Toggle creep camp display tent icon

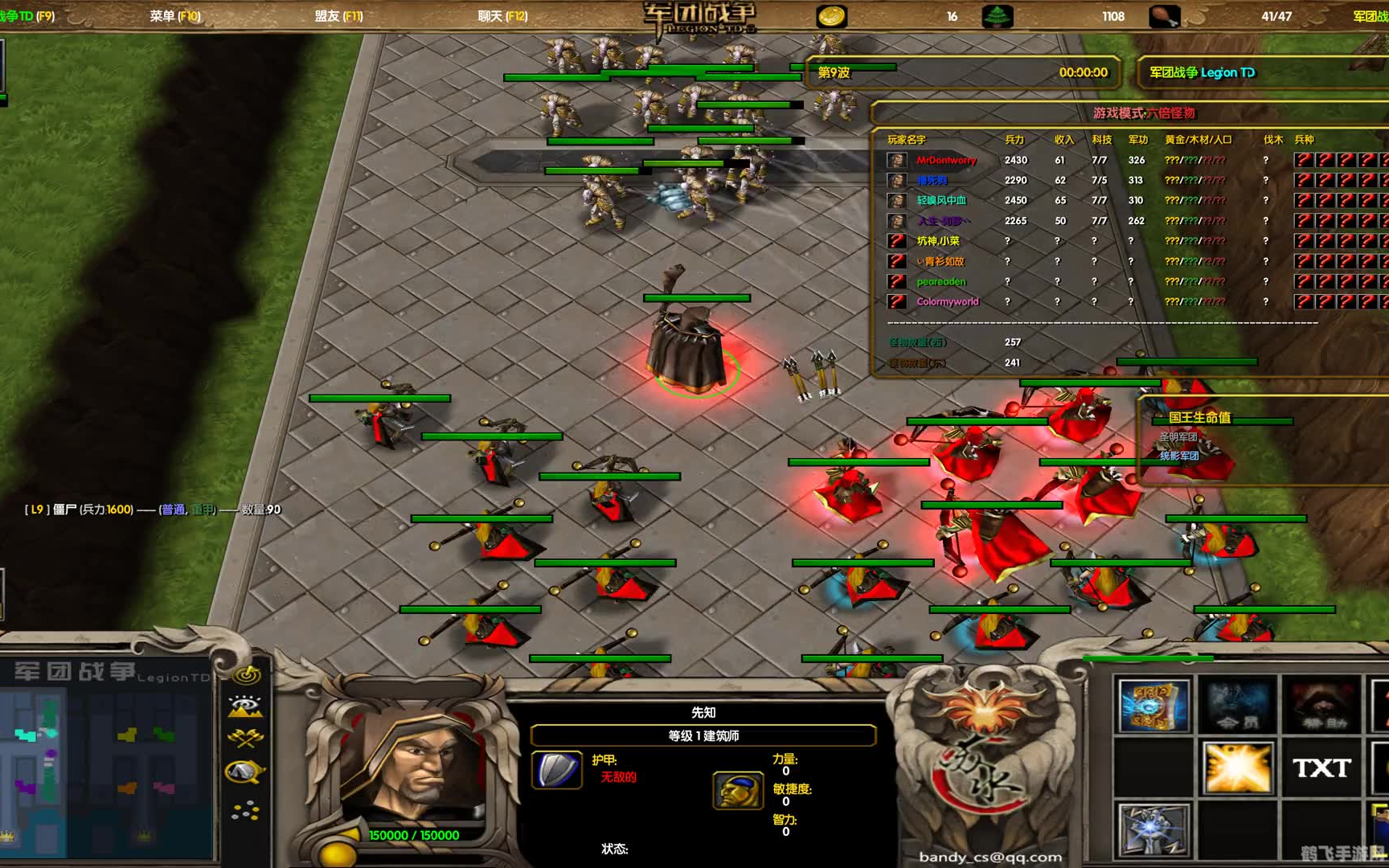246,772
